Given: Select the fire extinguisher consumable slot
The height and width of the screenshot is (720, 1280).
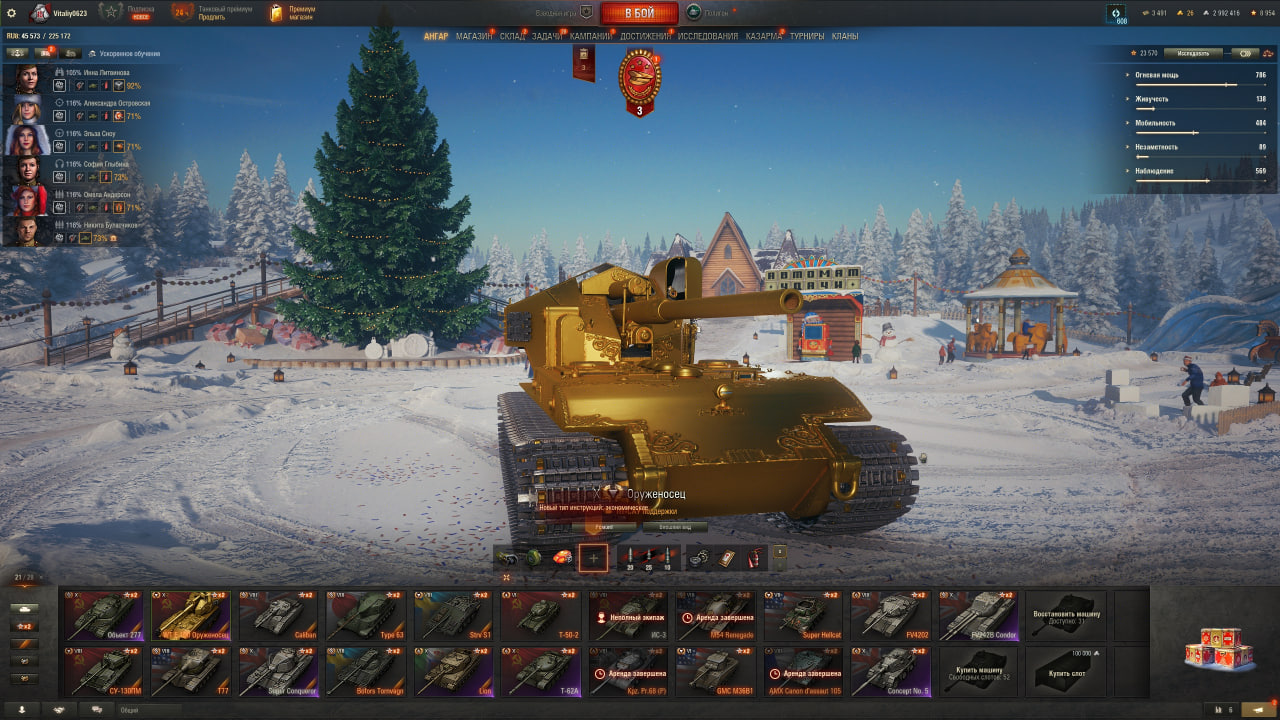Looking at the screenshot, I should (x=757, y=558).
